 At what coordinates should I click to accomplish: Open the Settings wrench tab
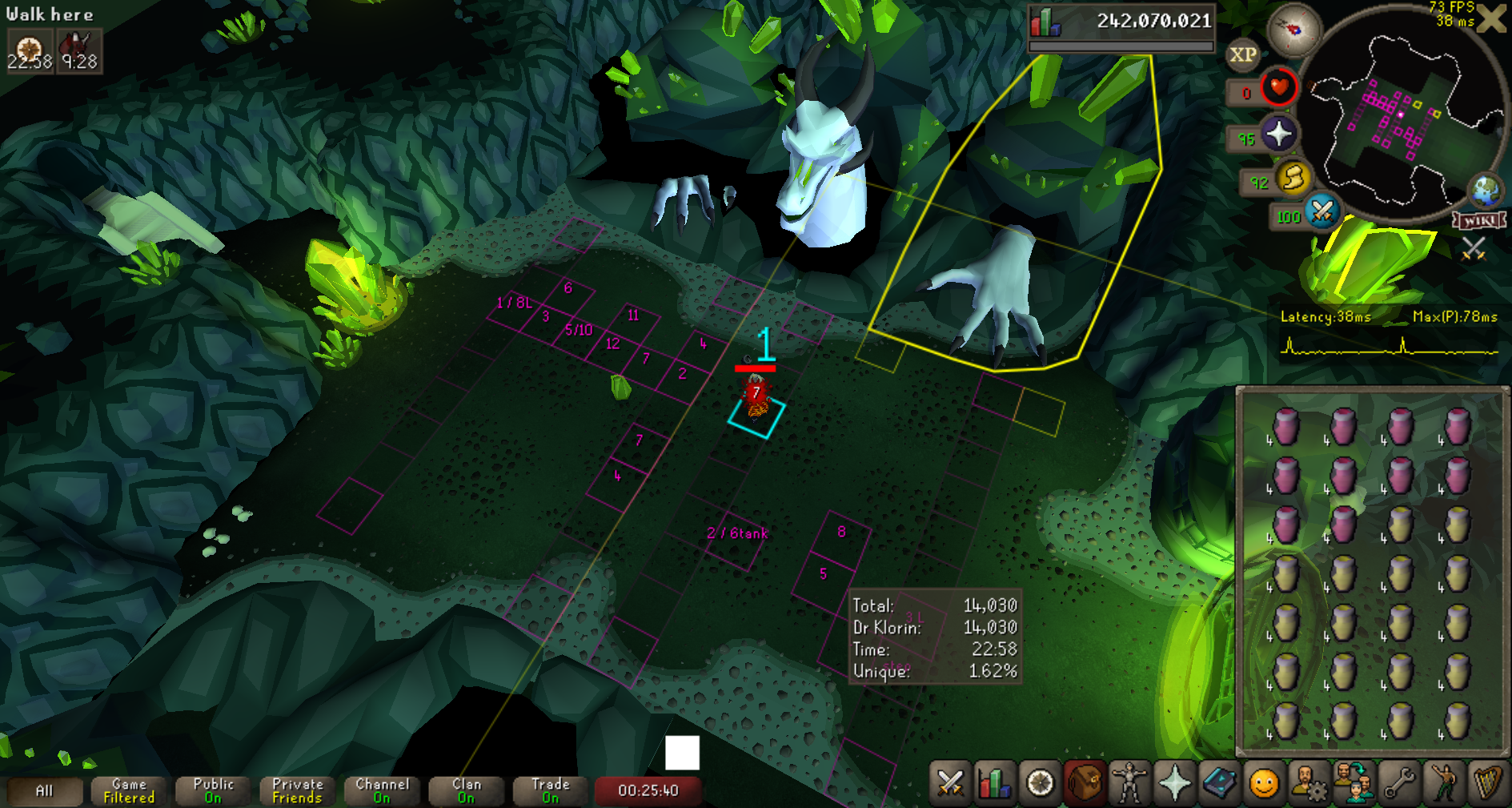point(1399,782)
